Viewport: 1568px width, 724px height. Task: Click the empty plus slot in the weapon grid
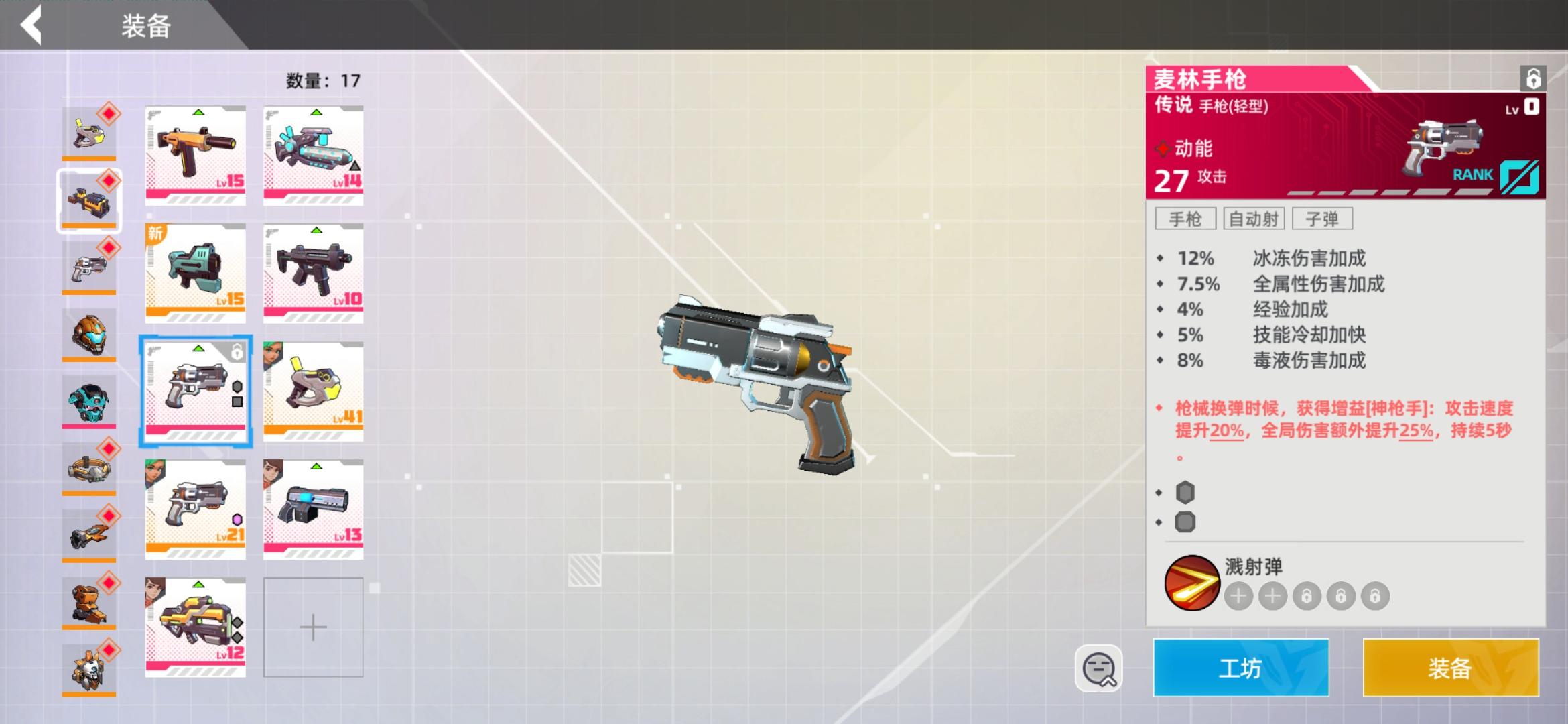[312, 625]
